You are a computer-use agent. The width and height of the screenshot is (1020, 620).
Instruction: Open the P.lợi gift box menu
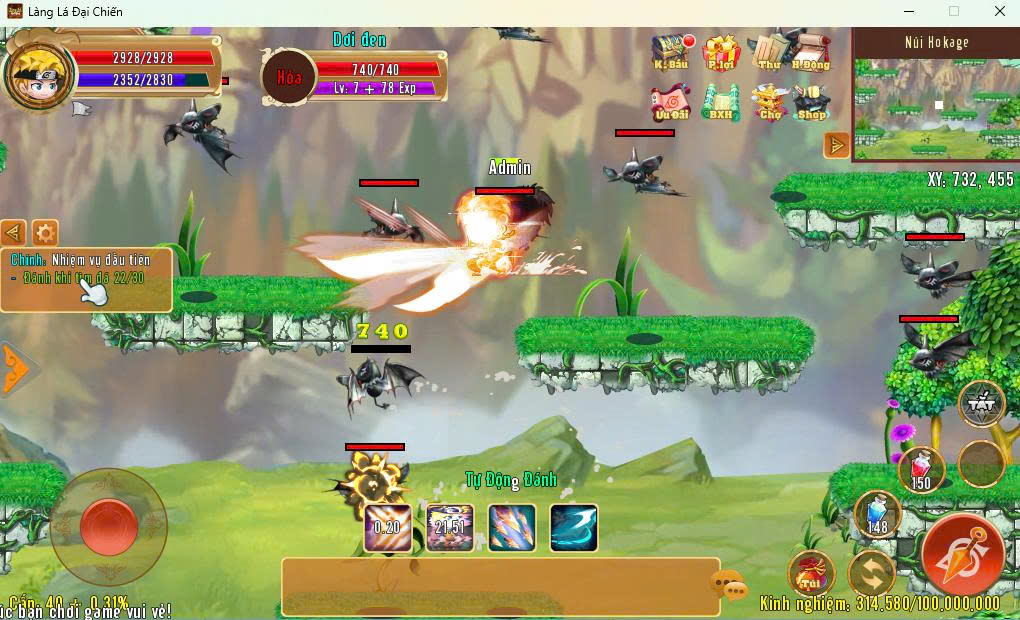[x=720, y=52]
